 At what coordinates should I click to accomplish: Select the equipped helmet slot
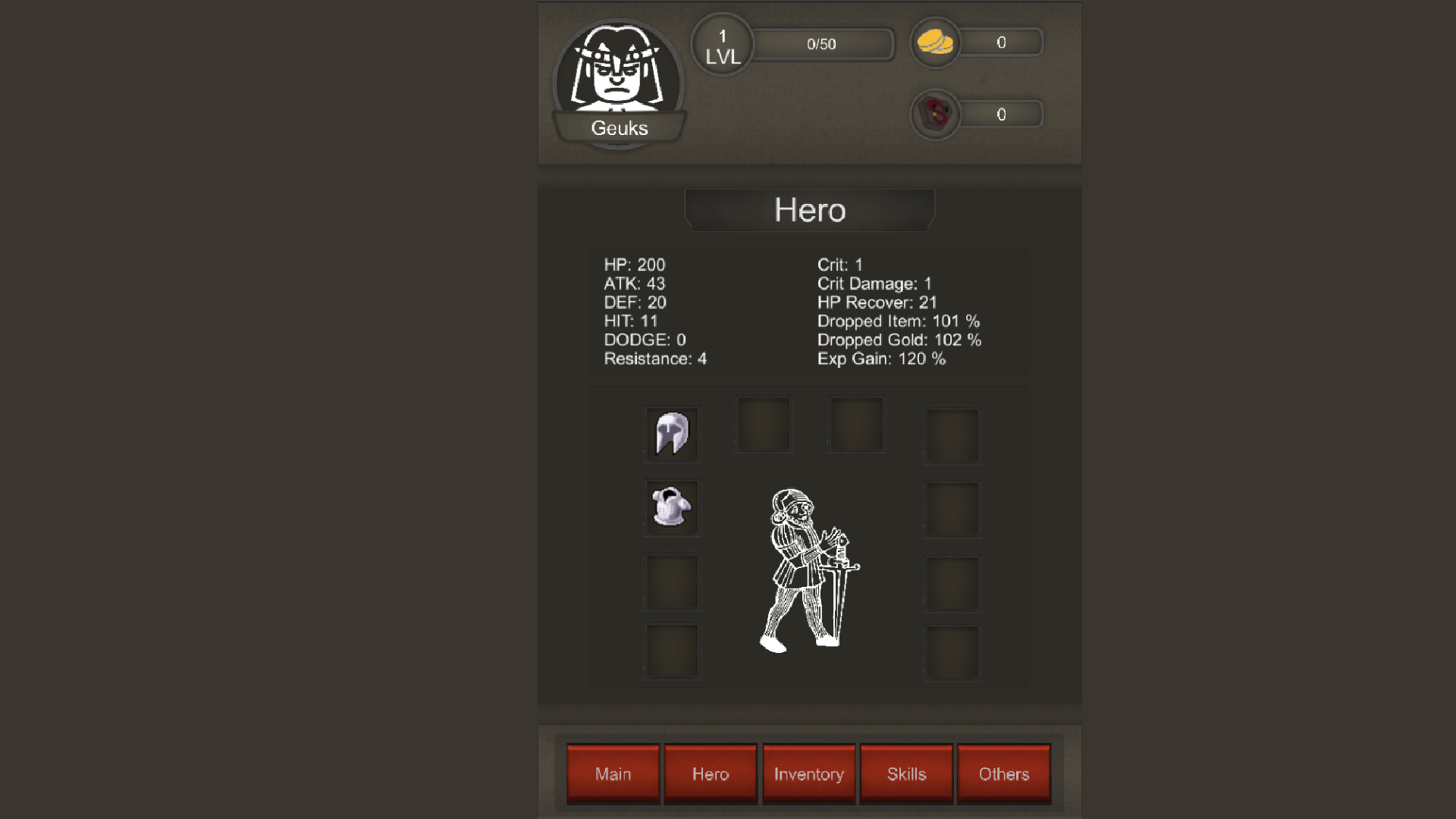click(x=672, y=434)
